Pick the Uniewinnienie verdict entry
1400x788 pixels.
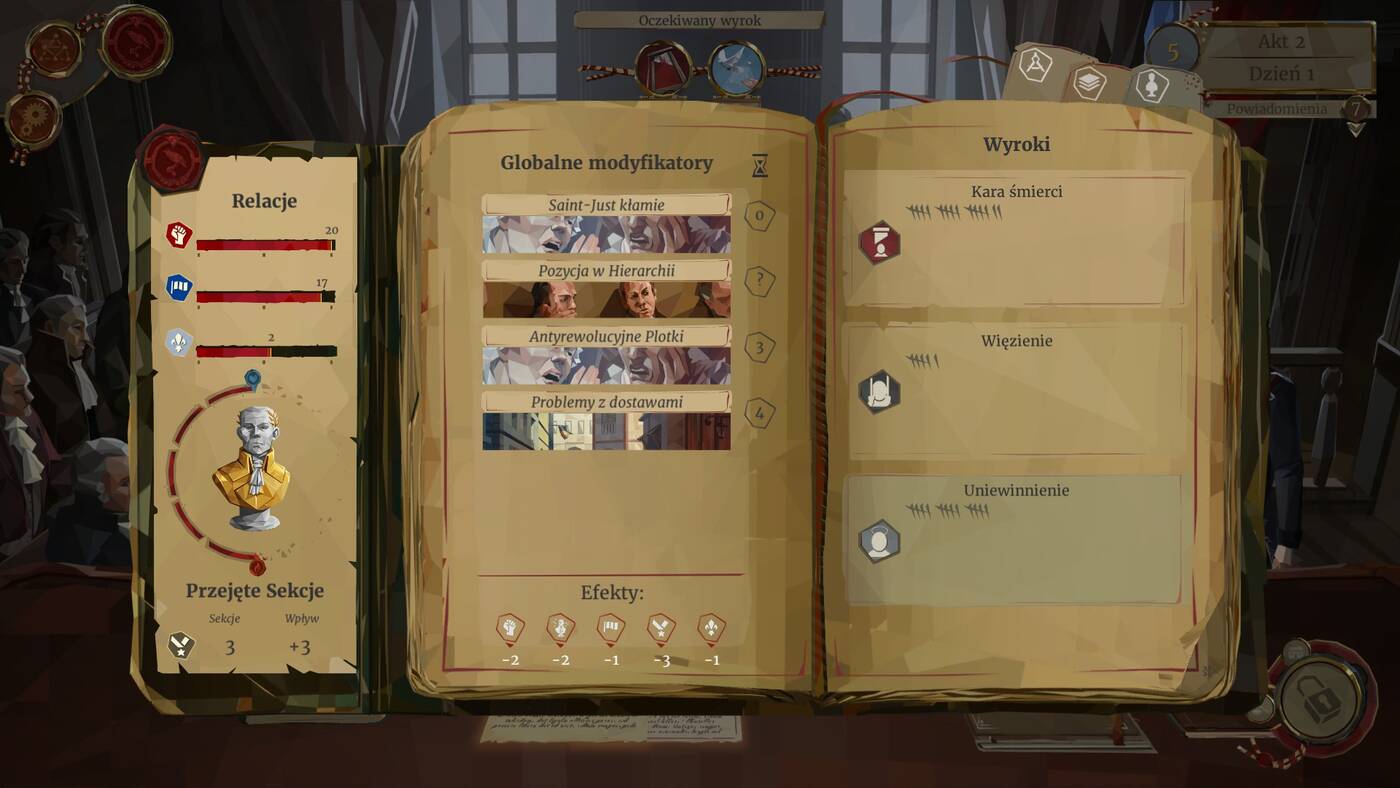pos(1015,539)
